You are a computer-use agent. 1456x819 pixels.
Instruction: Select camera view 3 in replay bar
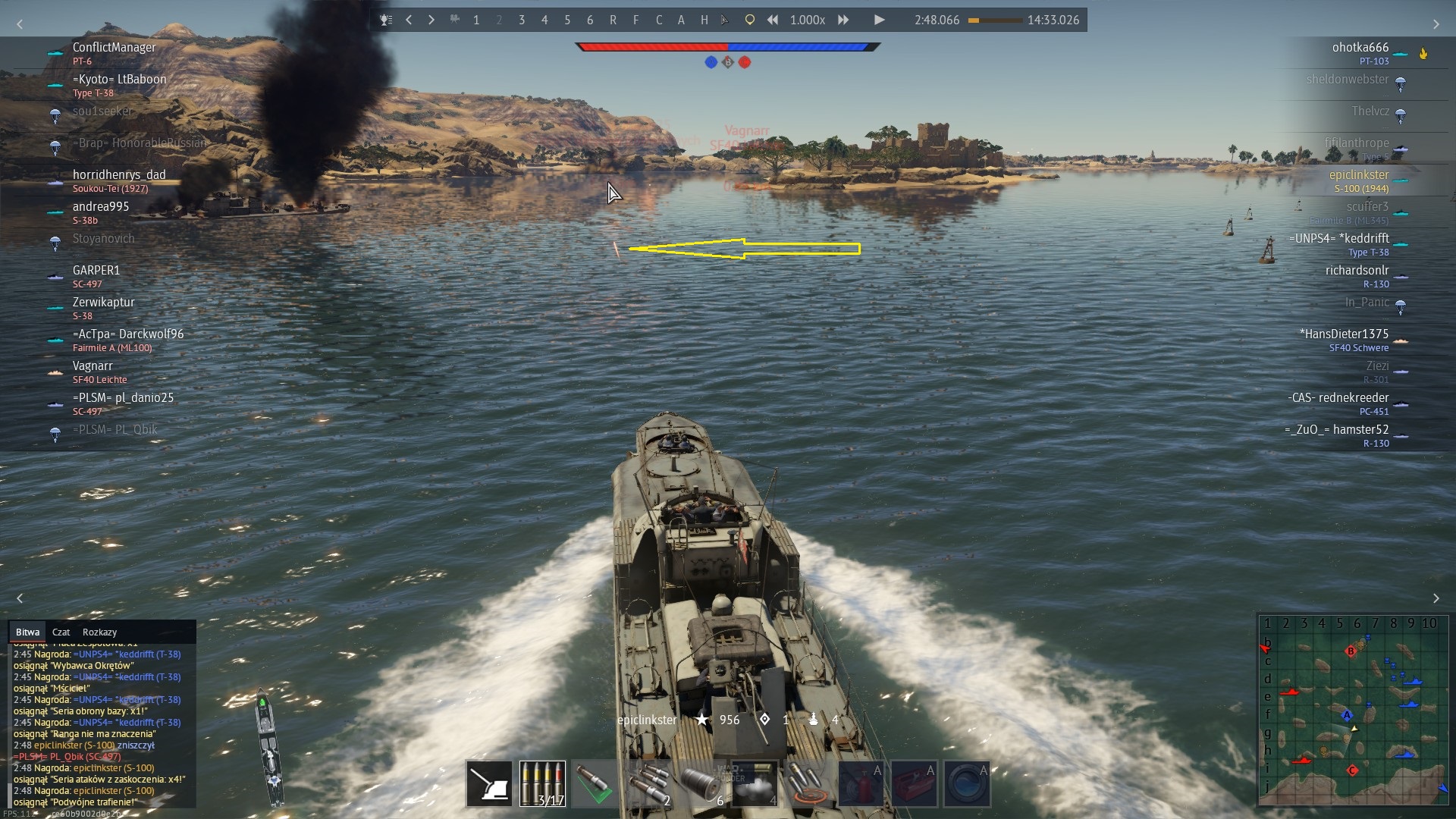522,20
